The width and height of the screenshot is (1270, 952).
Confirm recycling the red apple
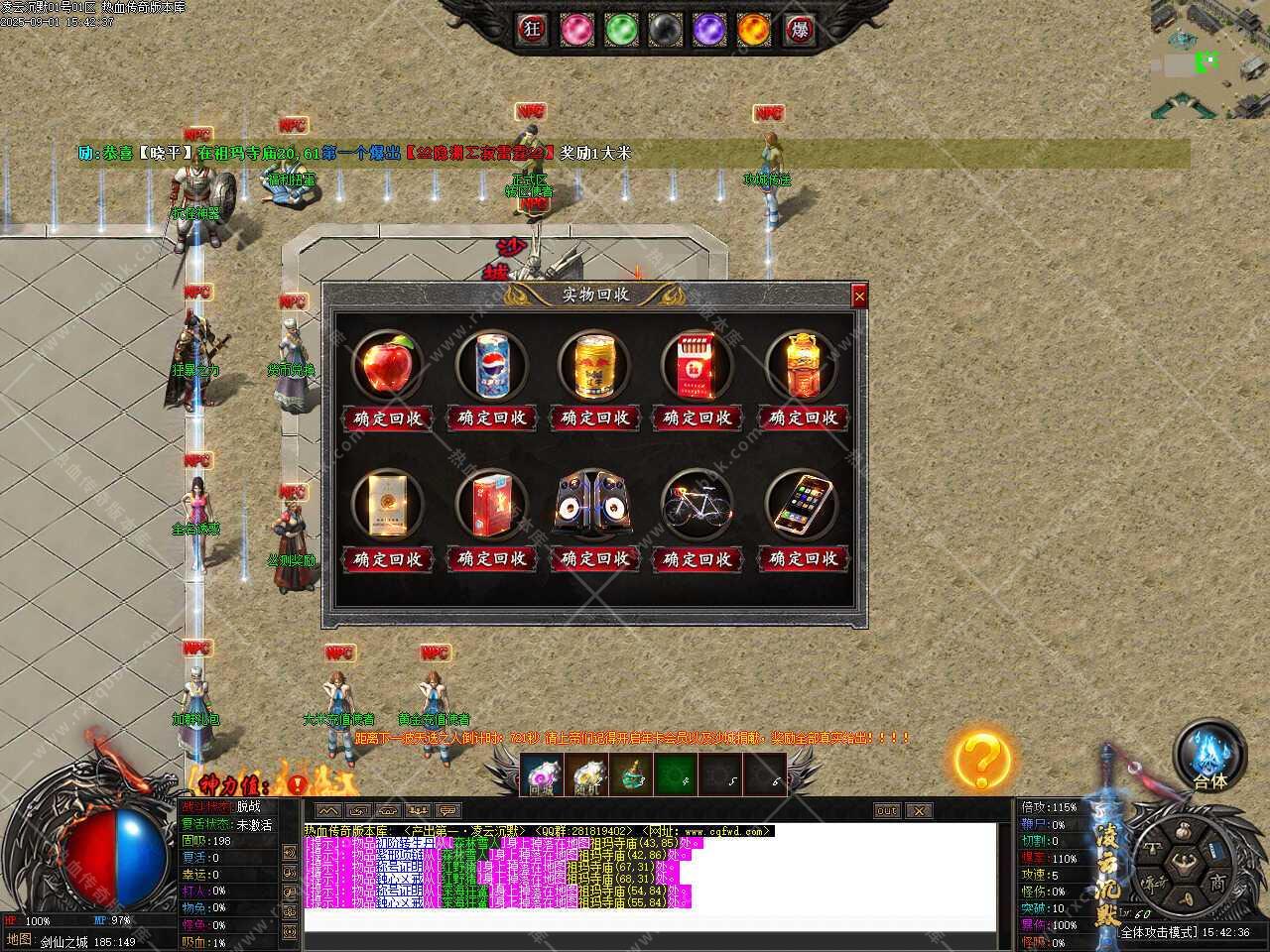[388, 418]
